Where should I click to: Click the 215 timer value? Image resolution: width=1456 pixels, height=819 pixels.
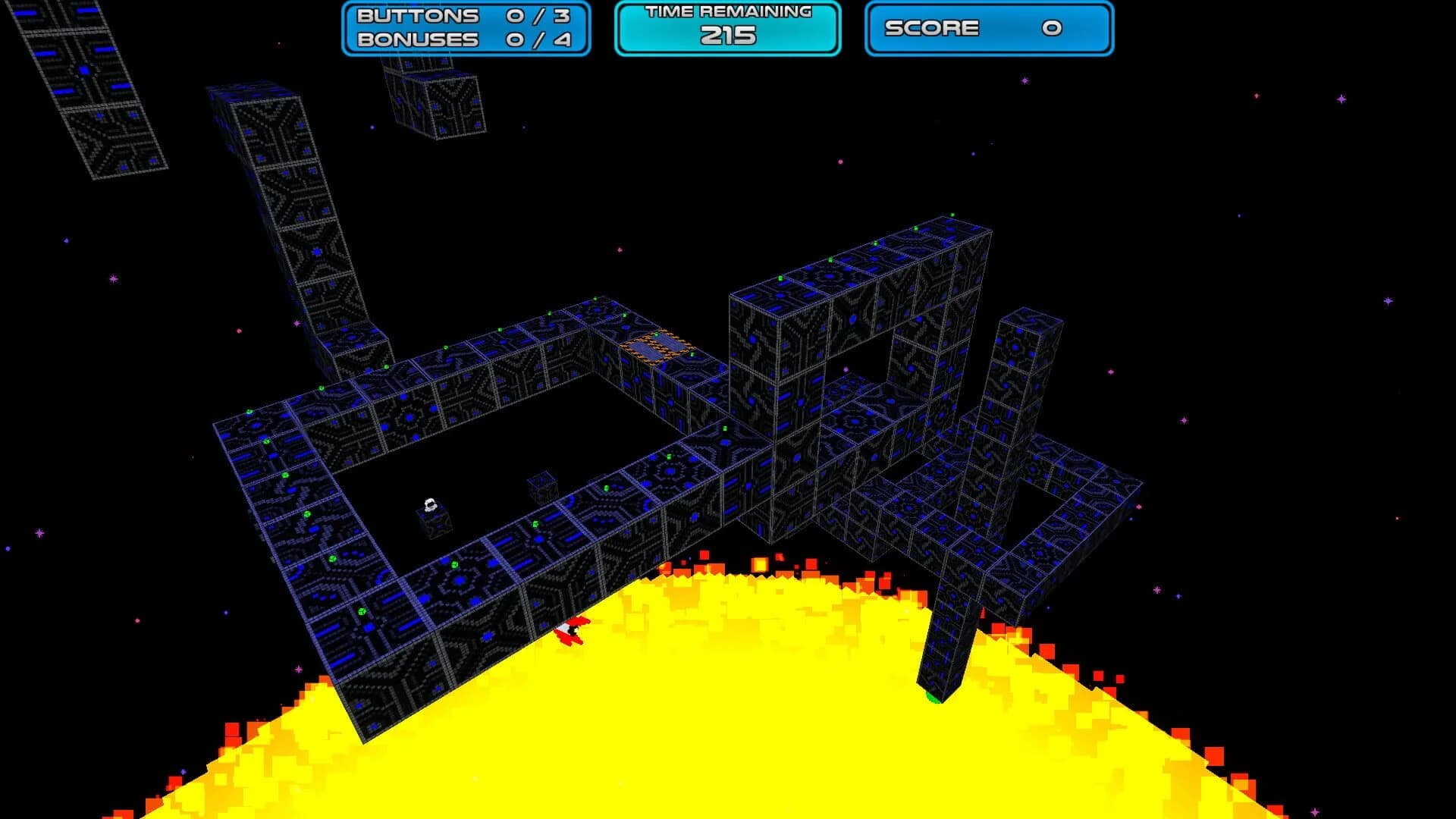[726, 35]
